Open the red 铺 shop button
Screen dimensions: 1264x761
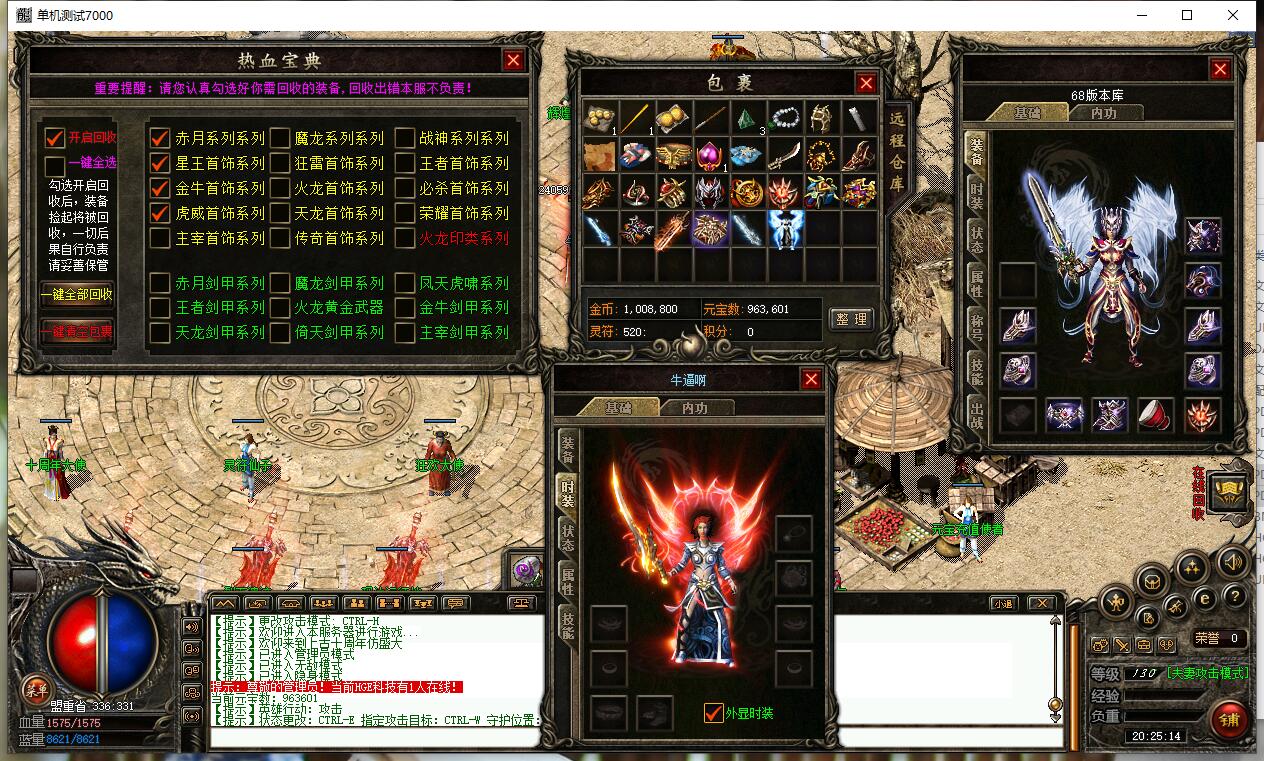(x=1229, y=718)
